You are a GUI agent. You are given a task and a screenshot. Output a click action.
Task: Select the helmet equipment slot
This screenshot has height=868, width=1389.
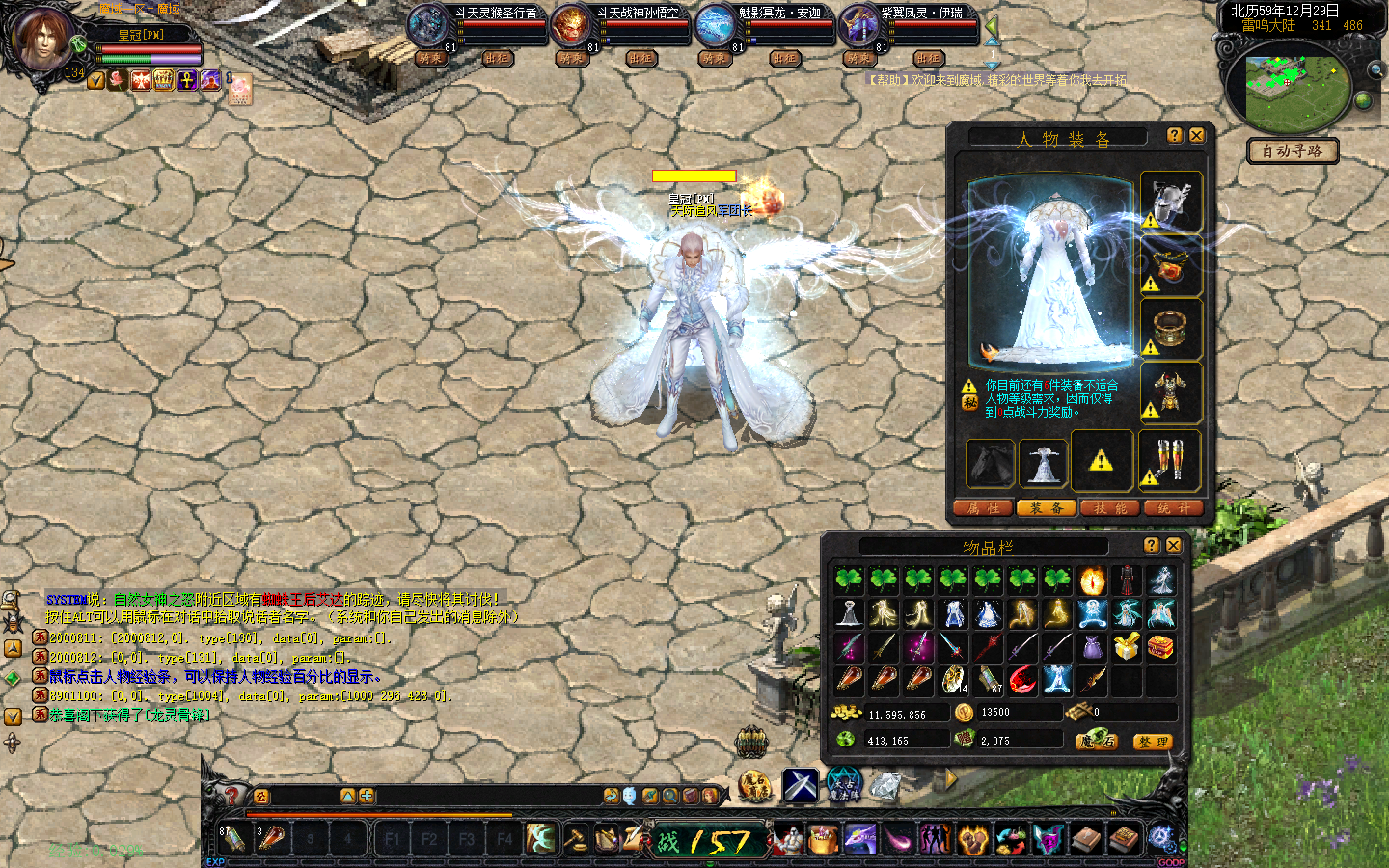1171,203
